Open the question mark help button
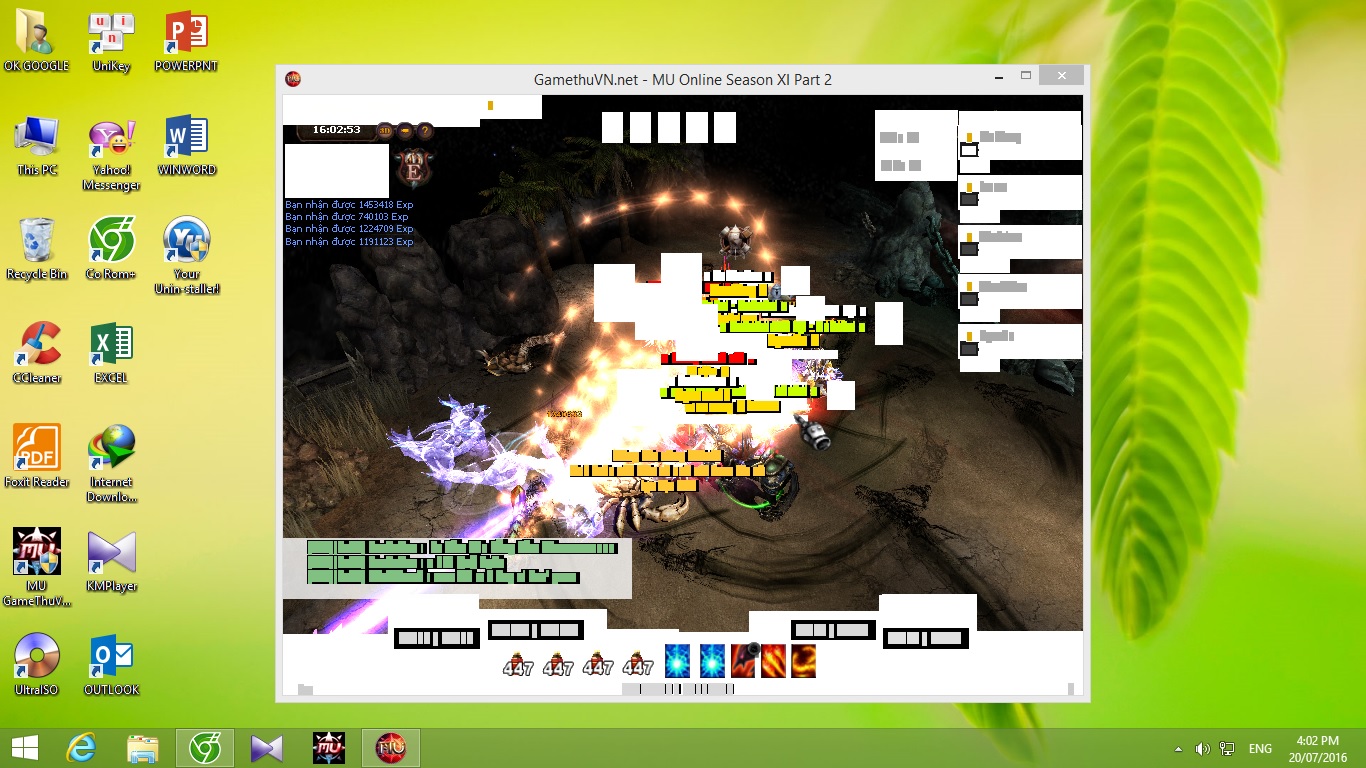1366x768 pixels. 425,130
